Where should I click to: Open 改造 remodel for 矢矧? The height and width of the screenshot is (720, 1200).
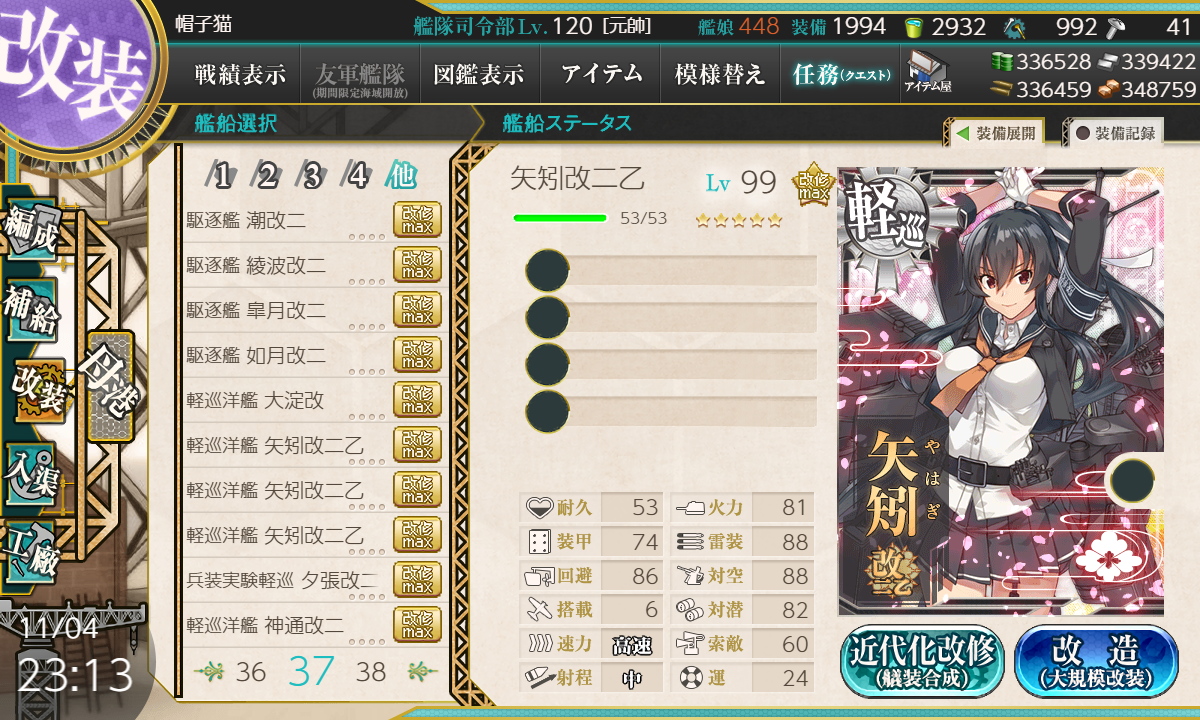1096,661
